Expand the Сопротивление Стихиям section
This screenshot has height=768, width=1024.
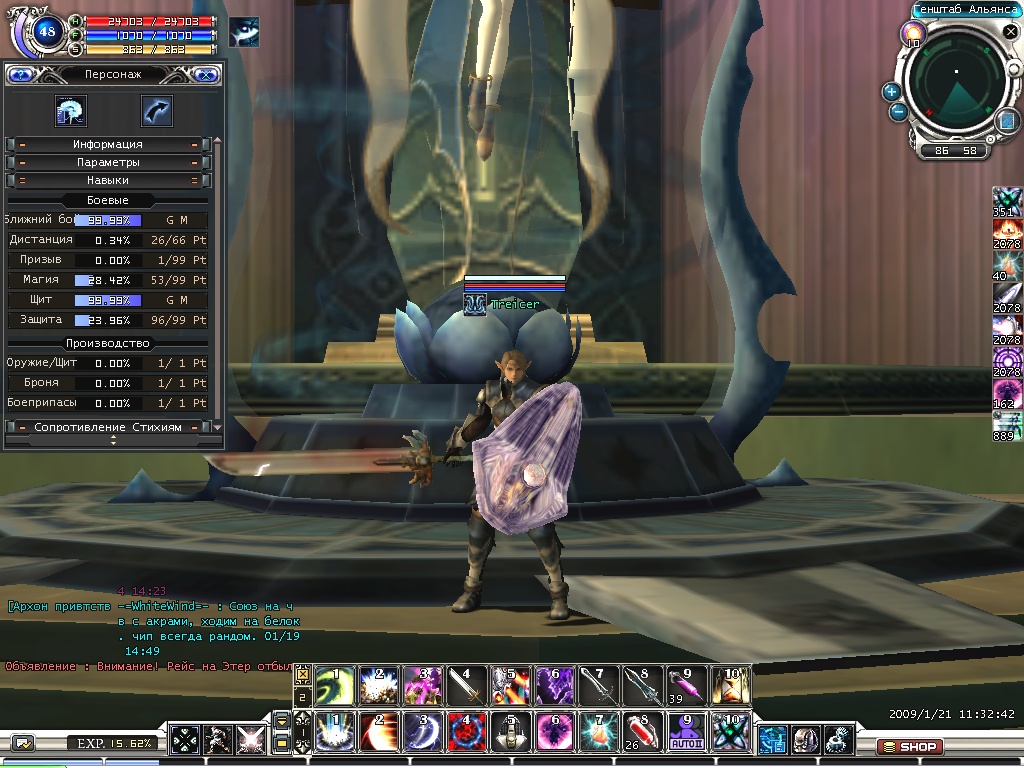(x=108, y=427)
